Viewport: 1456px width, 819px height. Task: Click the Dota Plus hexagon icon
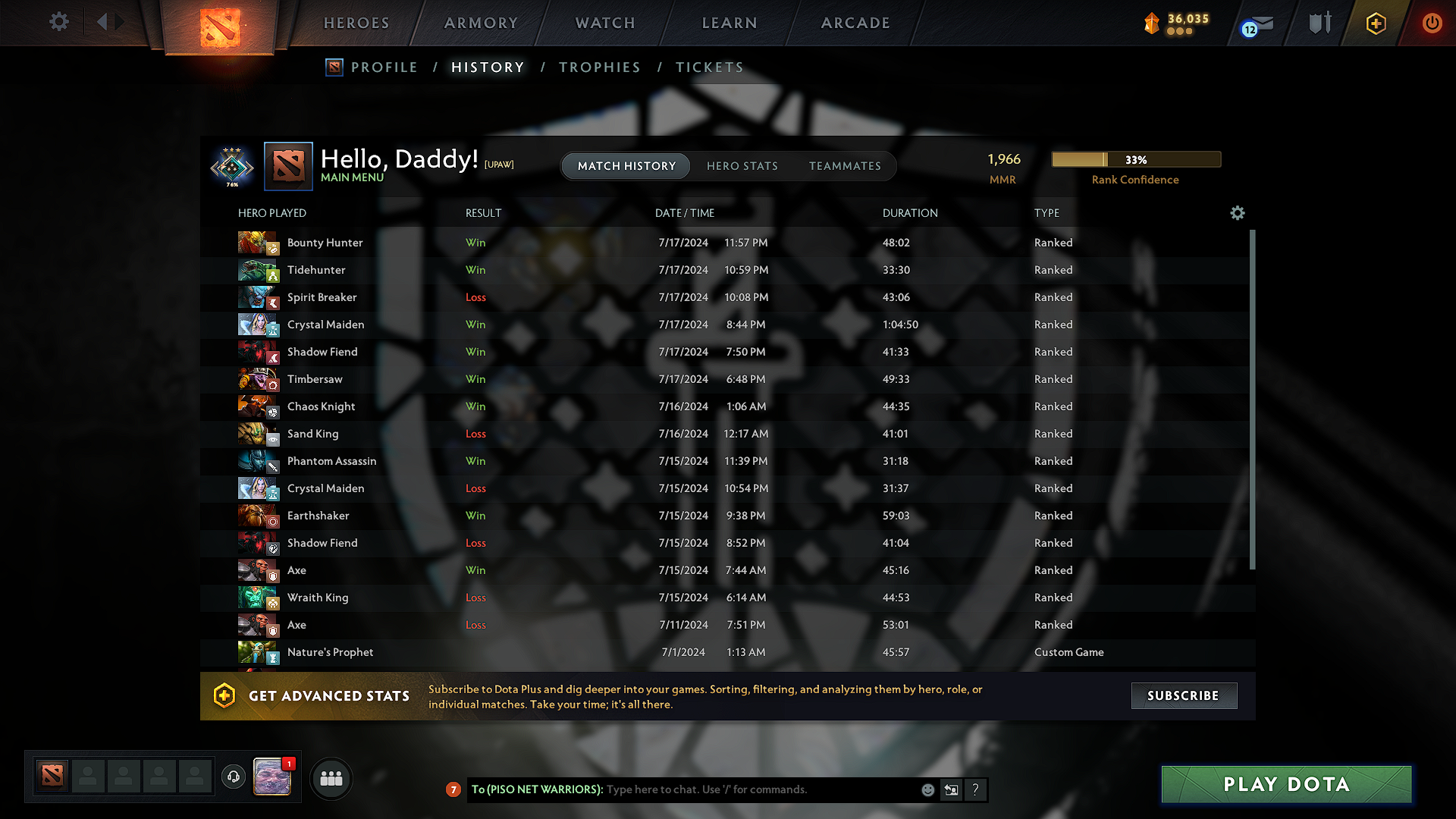1375,24
